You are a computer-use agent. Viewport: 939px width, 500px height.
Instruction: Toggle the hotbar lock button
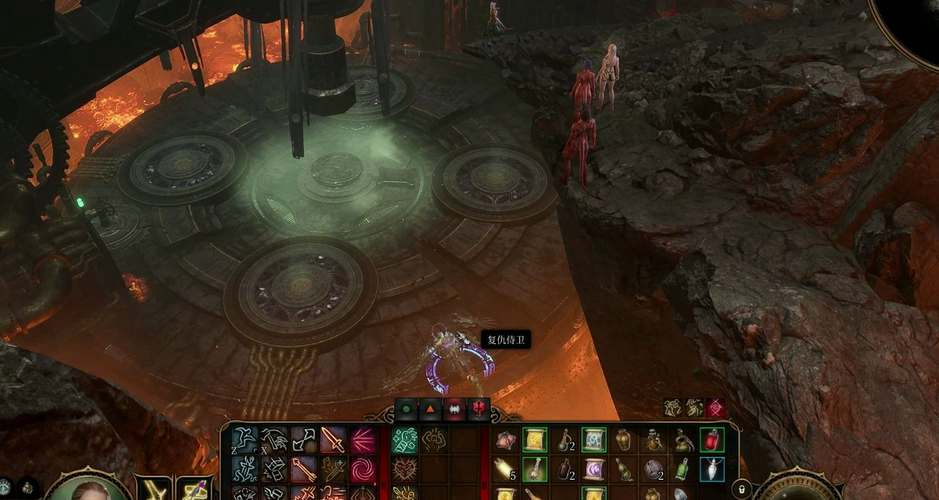741,489
